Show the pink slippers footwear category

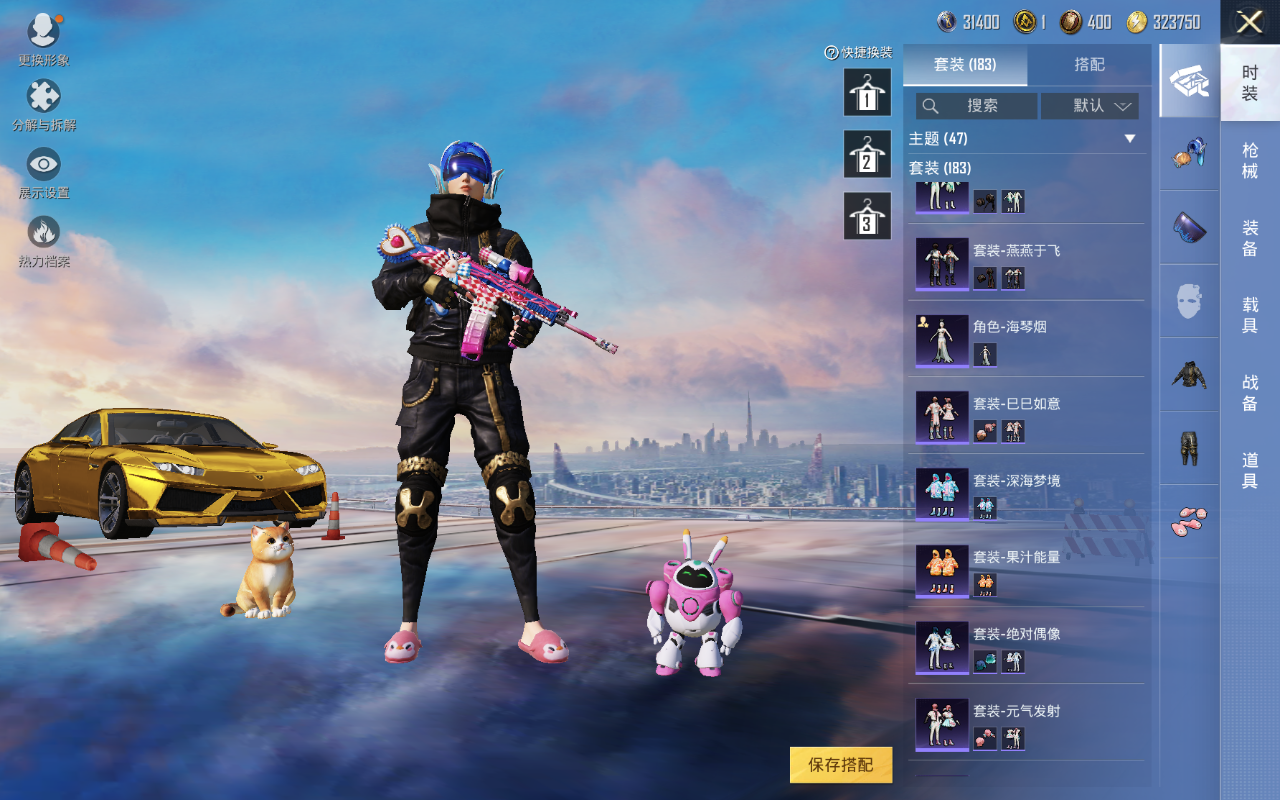1189,520
